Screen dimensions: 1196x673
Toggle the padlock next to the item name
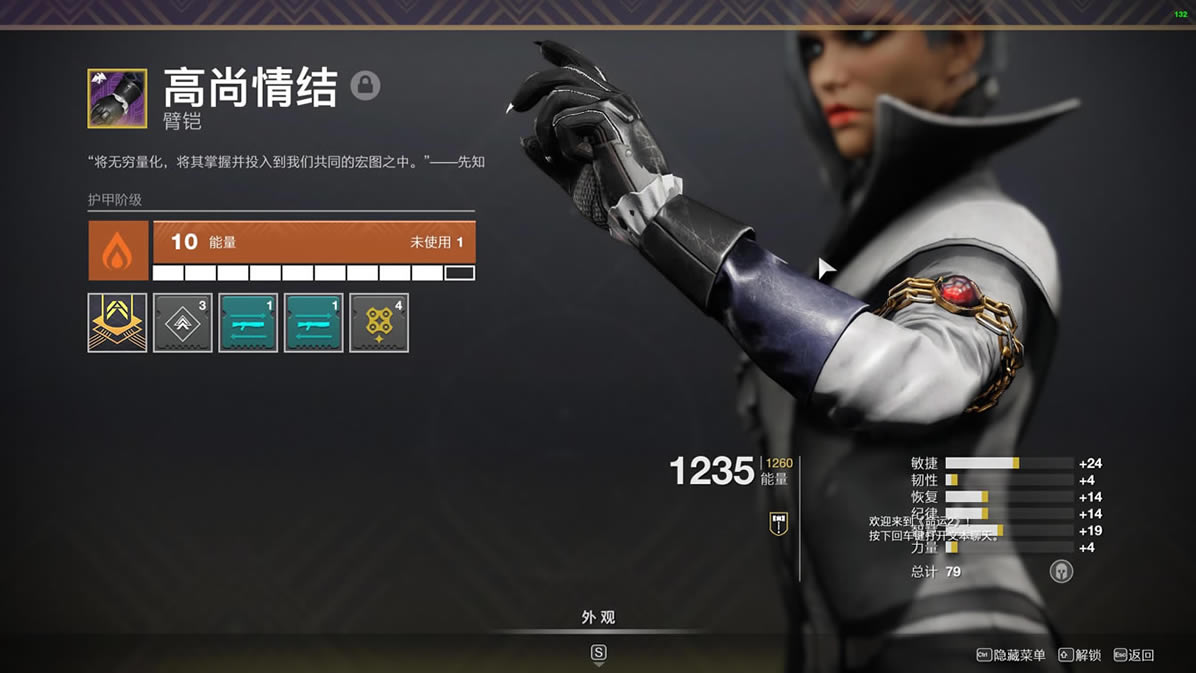365,86
